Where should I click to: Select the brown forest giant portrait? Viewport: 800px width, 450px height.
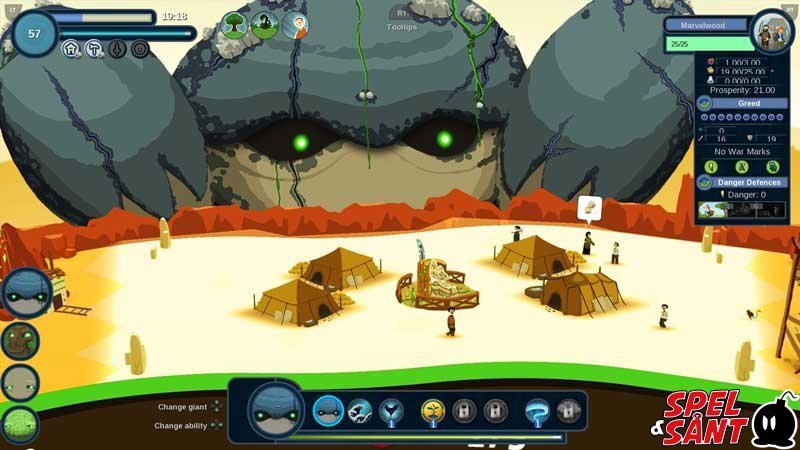(x=20, y=340)
